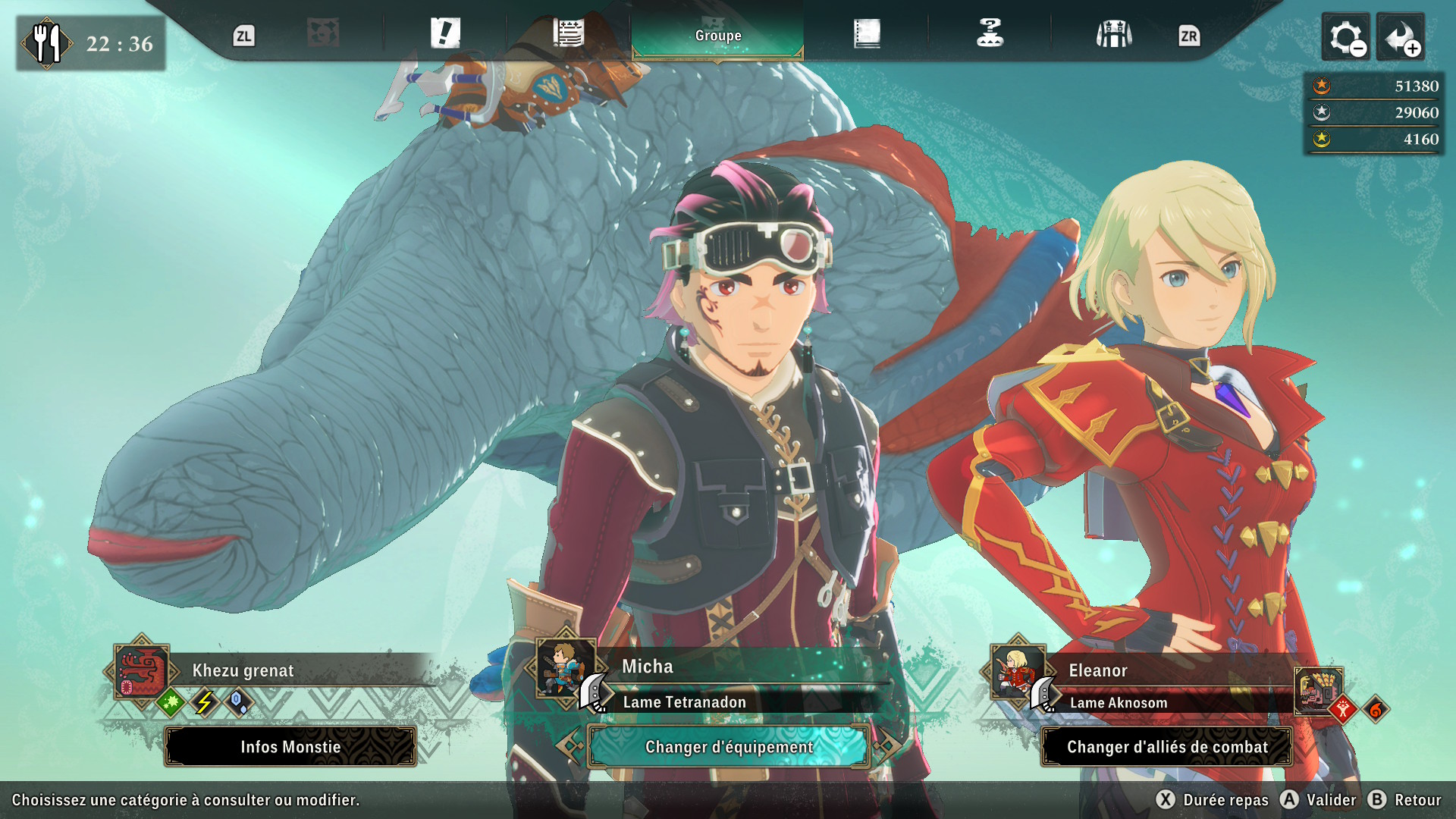
Task: Open the notebook tab
Action: (867, 34)
